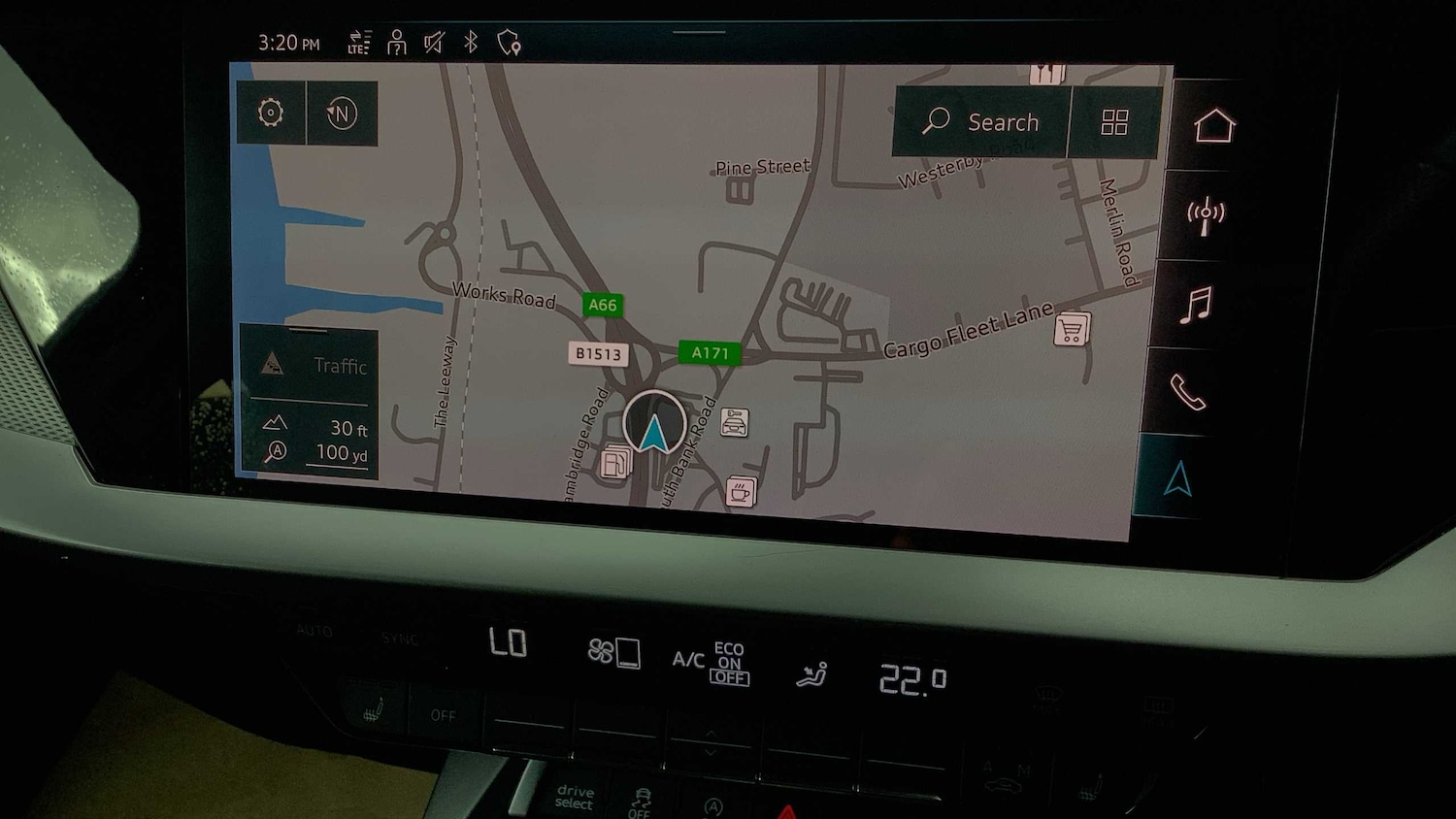Select the fuel station map marker
1456x819 pixels.
615,463
